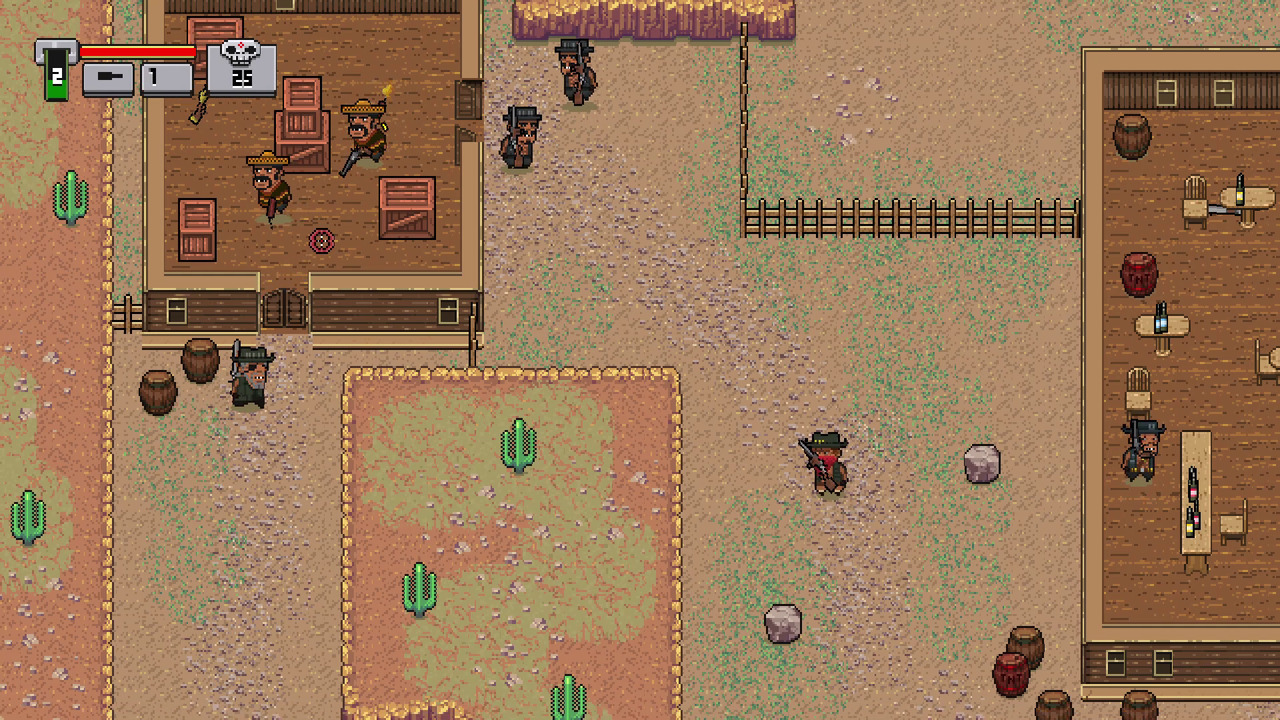Select the cowboy standing by the barrels

click(247, 380)
